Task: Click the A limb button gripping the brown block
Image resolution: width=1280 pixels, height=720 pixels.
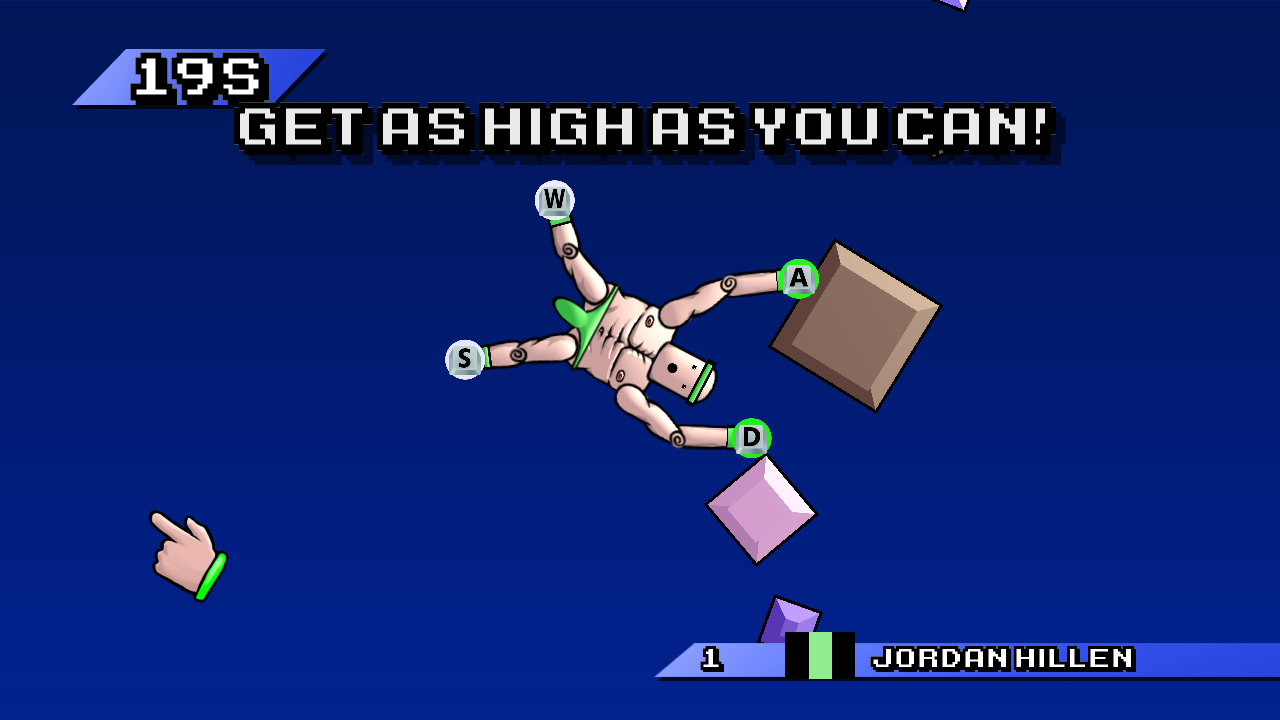Action: point(796,279)
